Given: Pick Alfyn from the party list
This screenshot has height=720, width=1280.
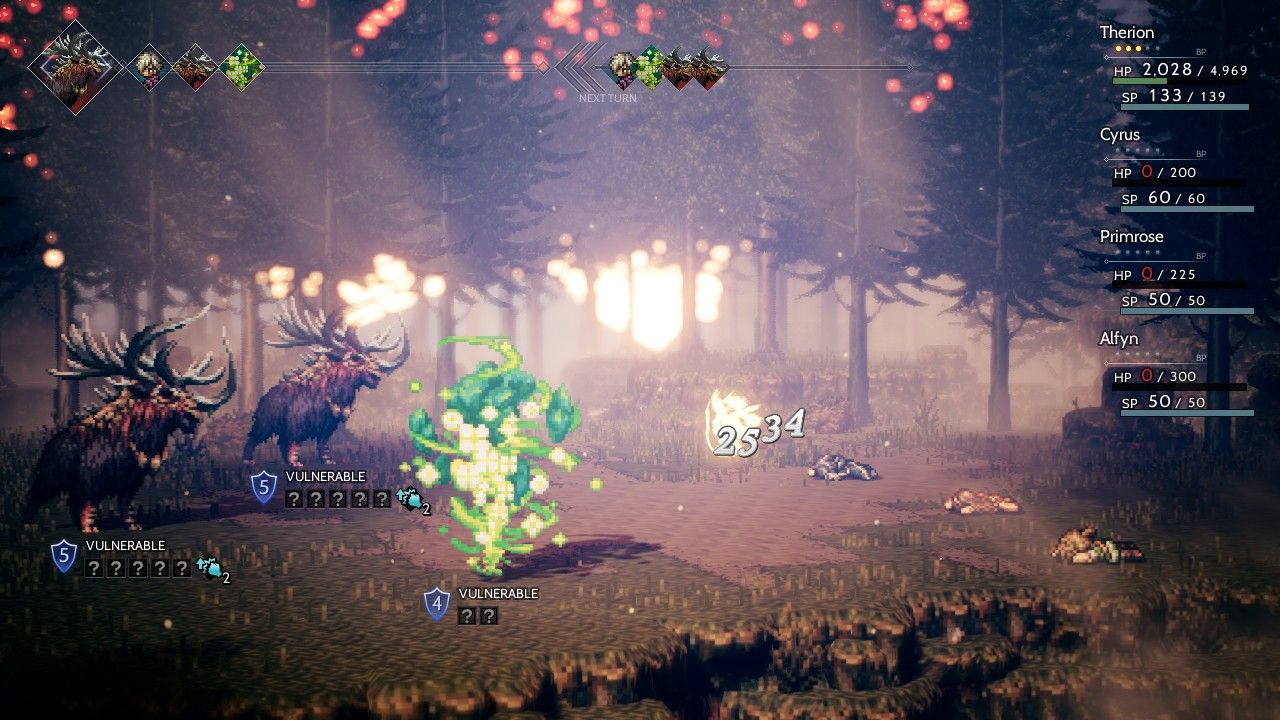Looking at the screenshot, I should [x=1119, y=339].
